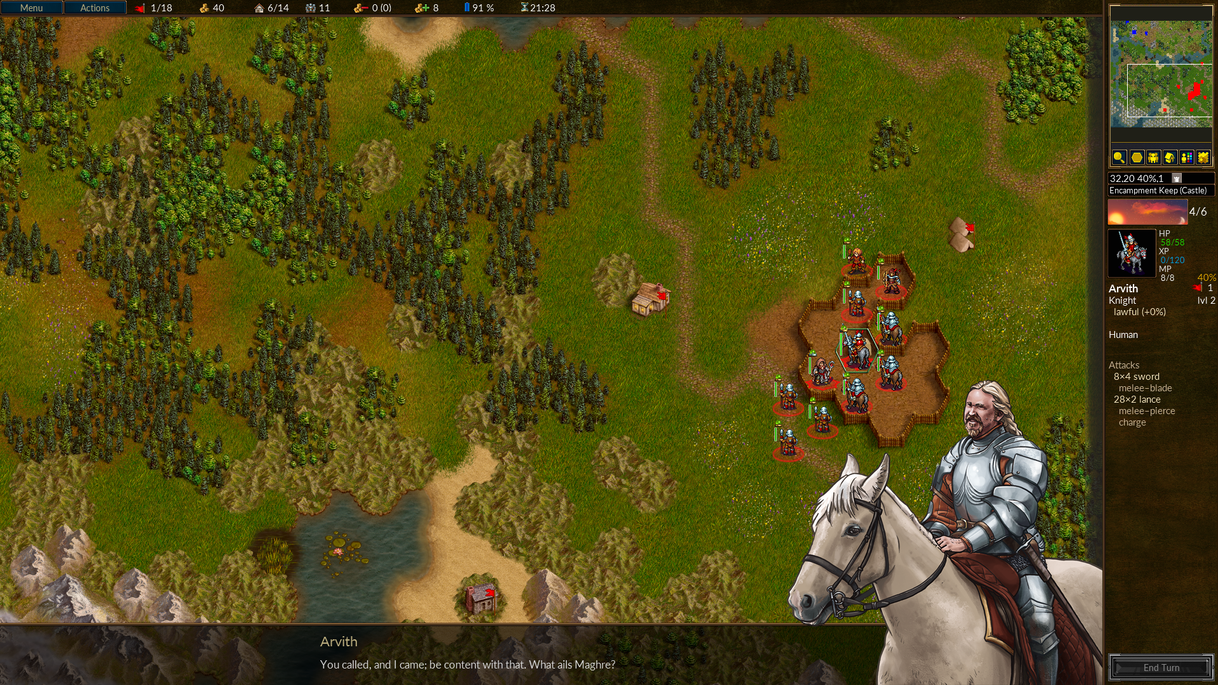This screenshot has height=685, width=1218.
Task: Toggle the colored team dots minimap button
Action: (x=1187, y=158)
